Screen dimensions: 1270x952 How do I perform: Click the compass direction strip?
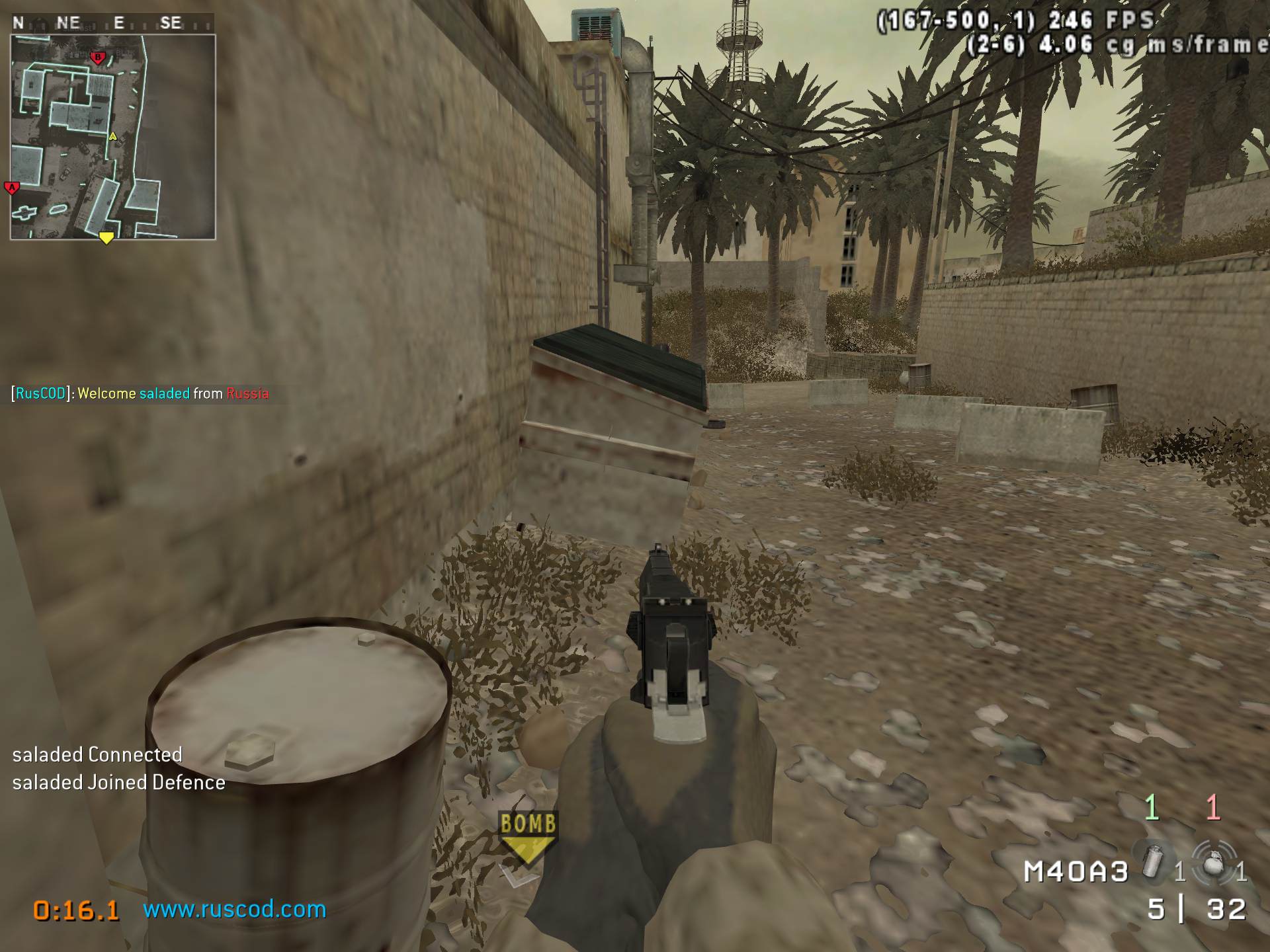(112, 23)
